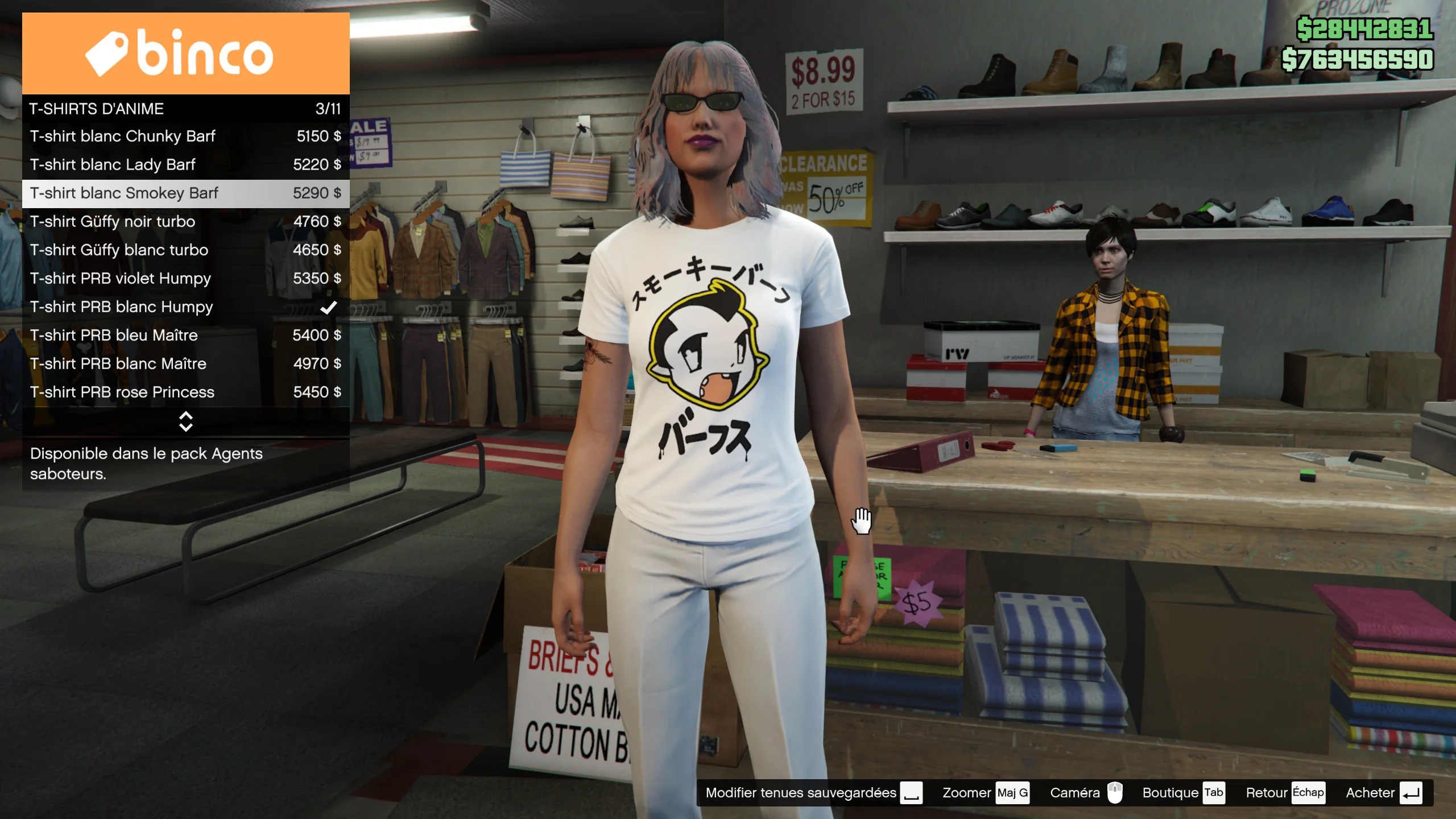Select the owned T-shirt PRB blanc Humpy
The image size is (1456, 819).
tap(185, 307)
